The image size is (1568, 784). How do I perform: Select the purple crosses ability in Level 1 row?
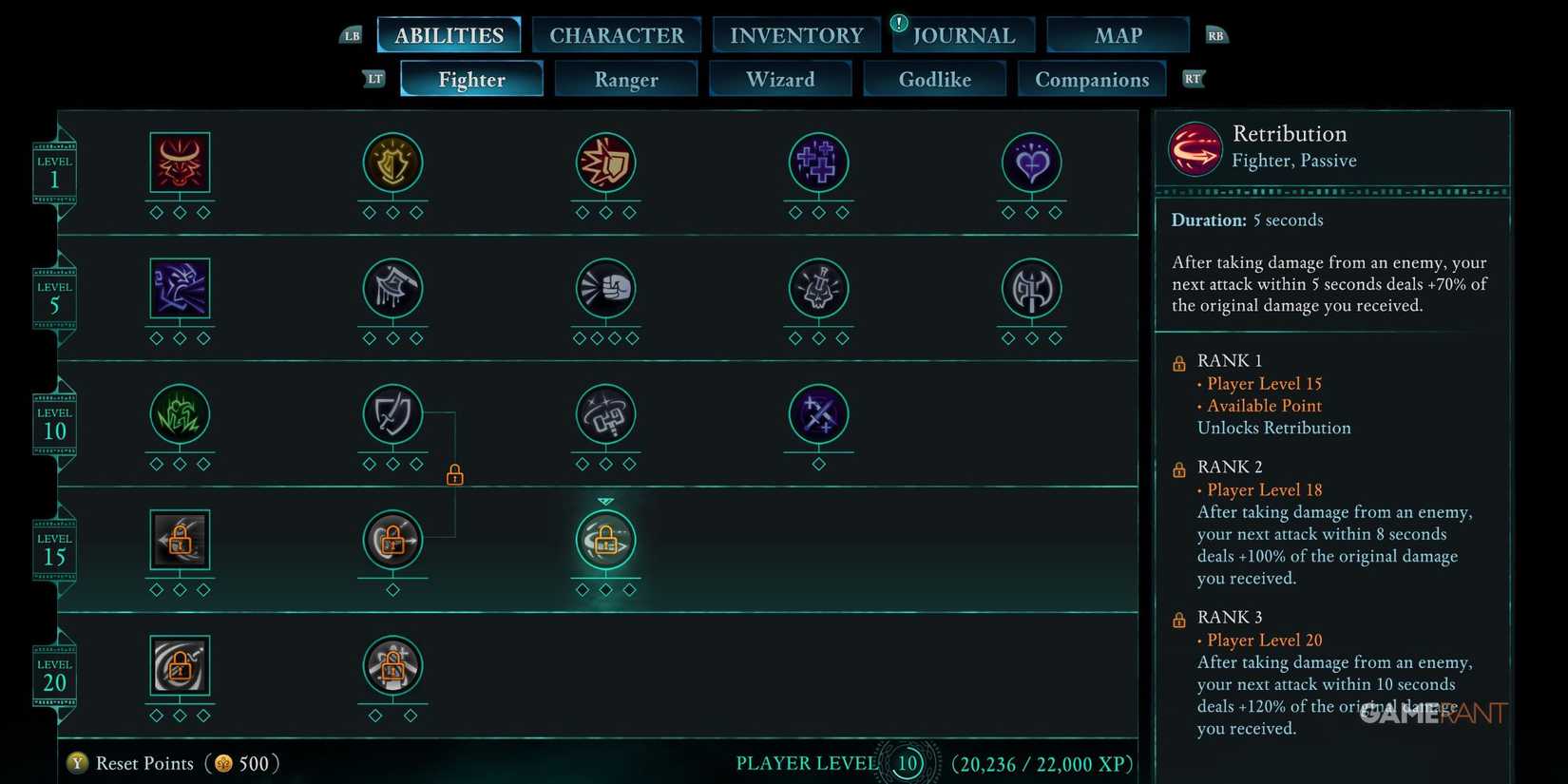(x=818, y=163)
